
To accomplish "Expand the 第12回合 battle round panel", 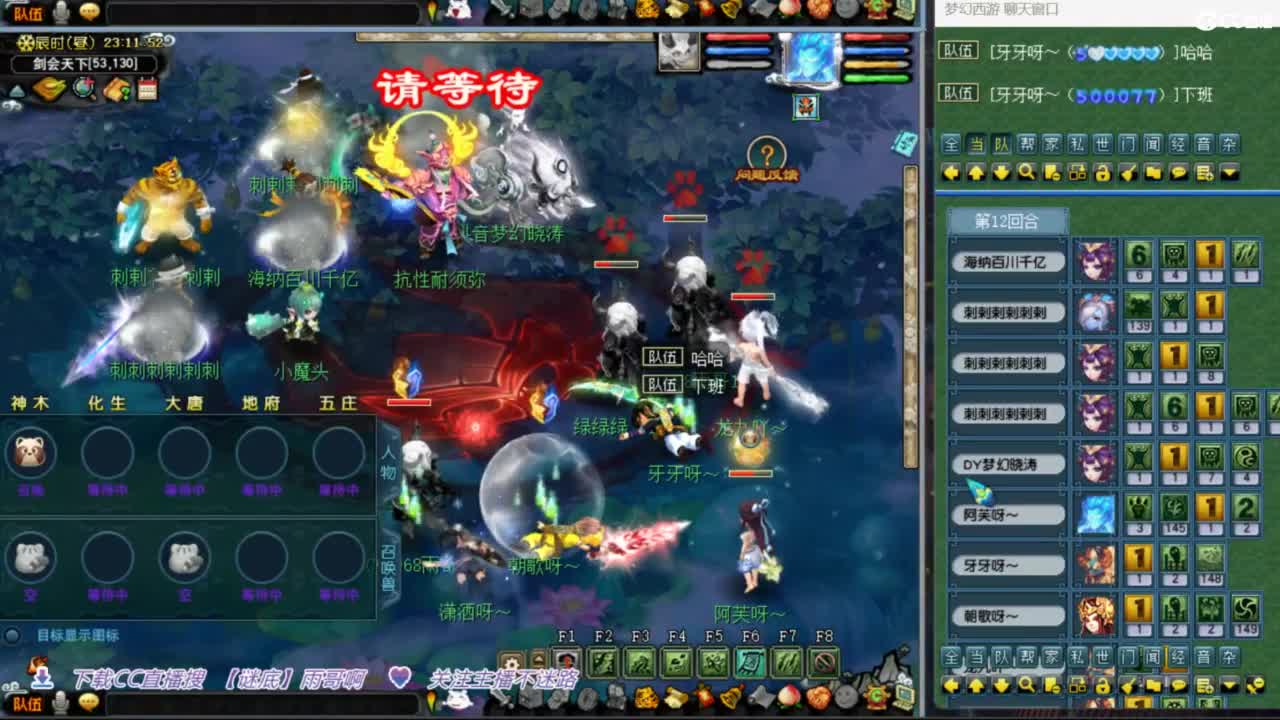I will pyautogui.click(x=1007, y=220).
